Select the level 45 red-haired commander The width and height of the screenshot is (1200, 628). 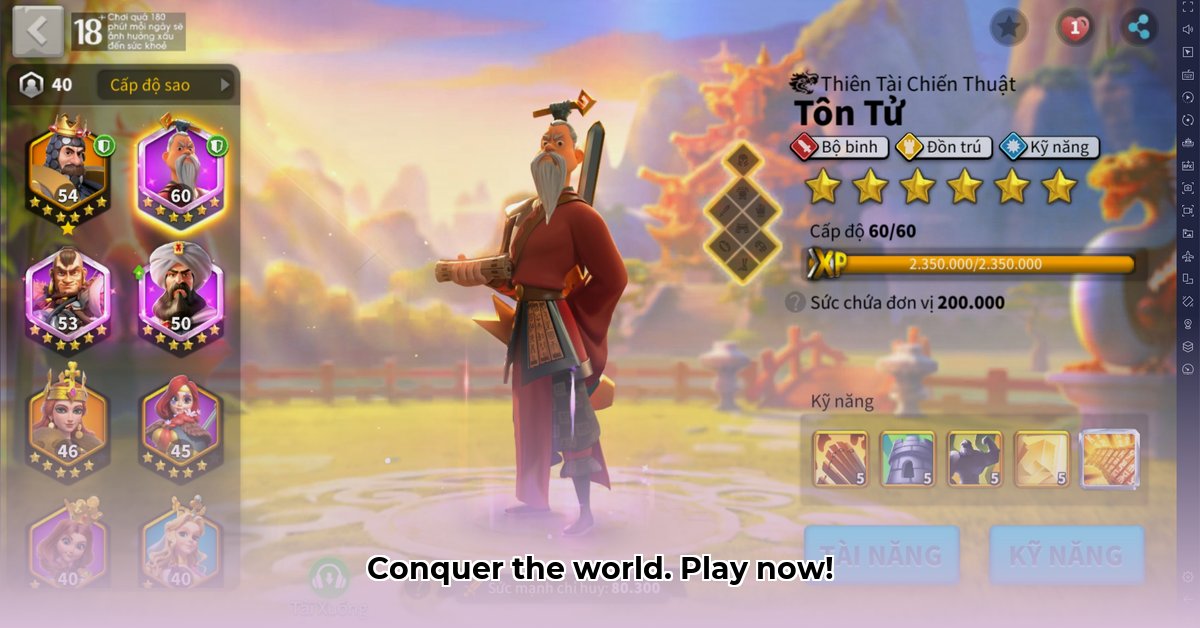[181, 420]
